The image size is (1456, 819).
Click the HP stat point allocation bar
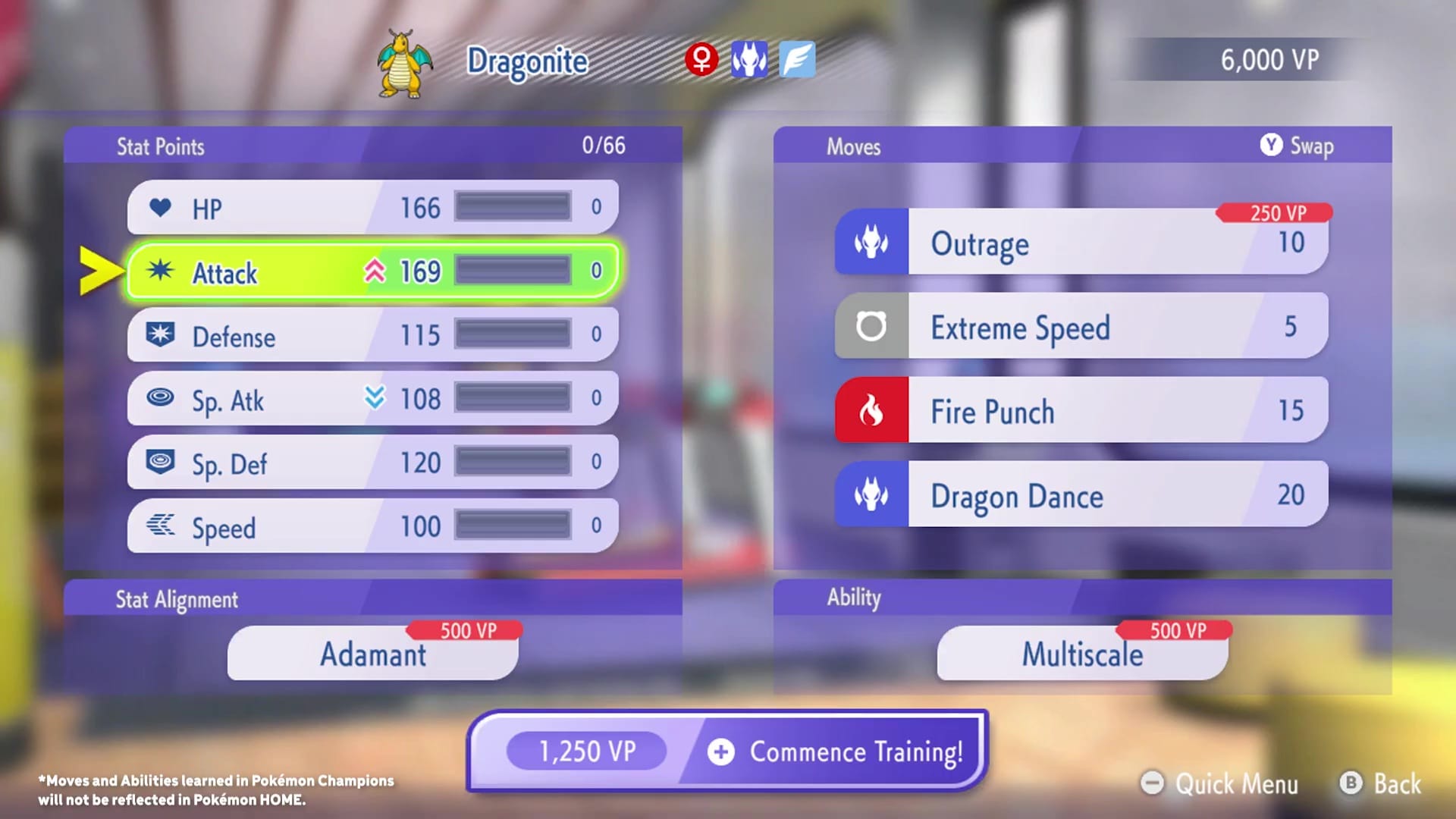512,205
